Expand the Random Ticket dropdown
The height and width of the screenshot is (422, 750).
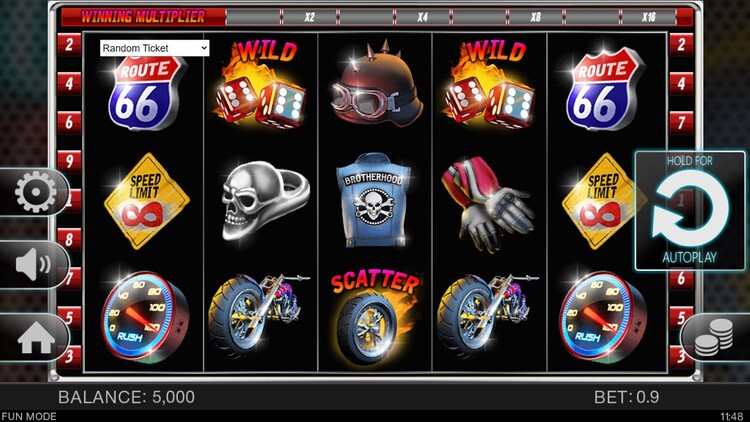click(x=154, y=47)
